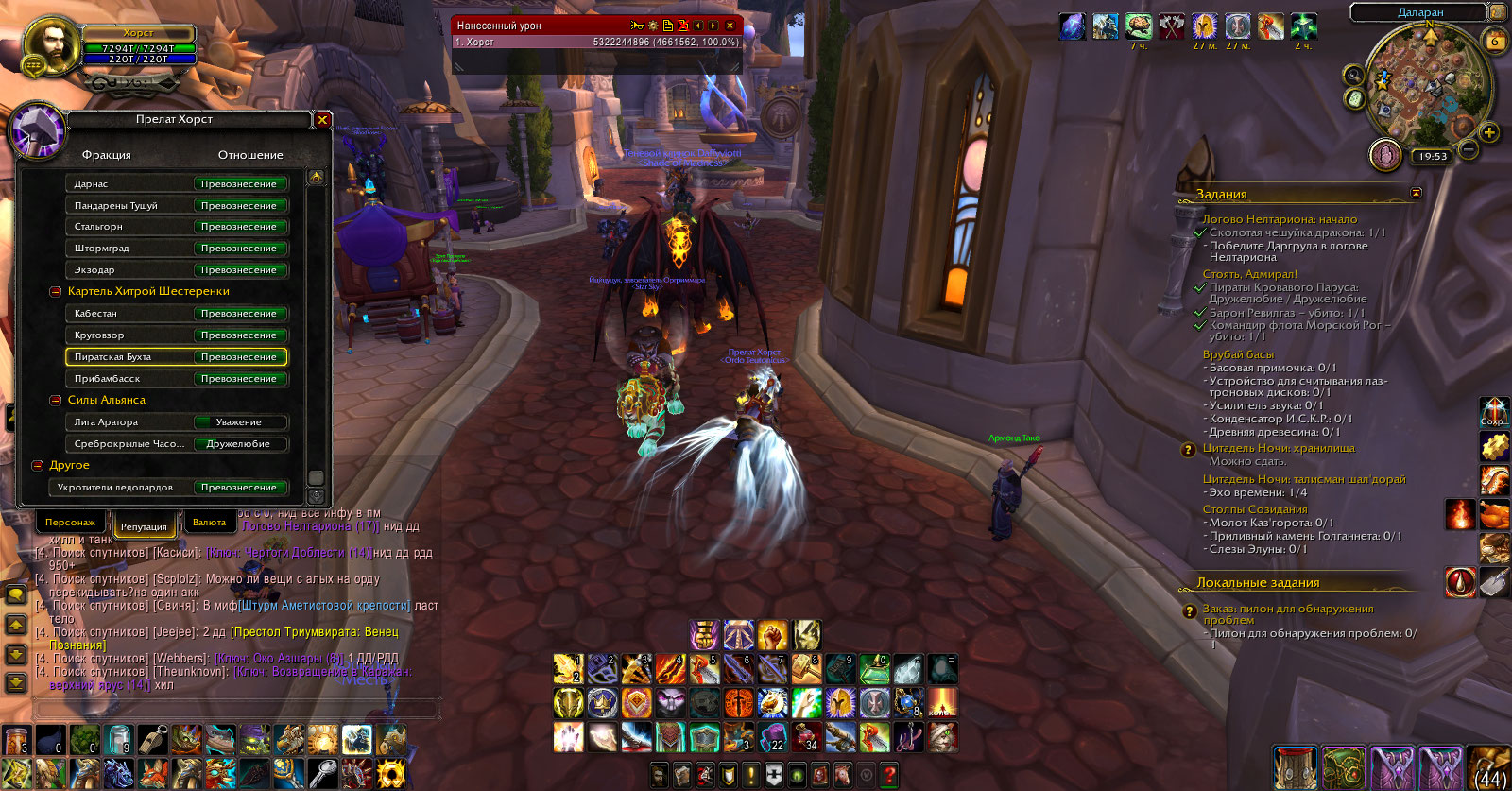Open the red question mark help button
The width and height of the screenshot is (1512, 791).
(889, 776)
